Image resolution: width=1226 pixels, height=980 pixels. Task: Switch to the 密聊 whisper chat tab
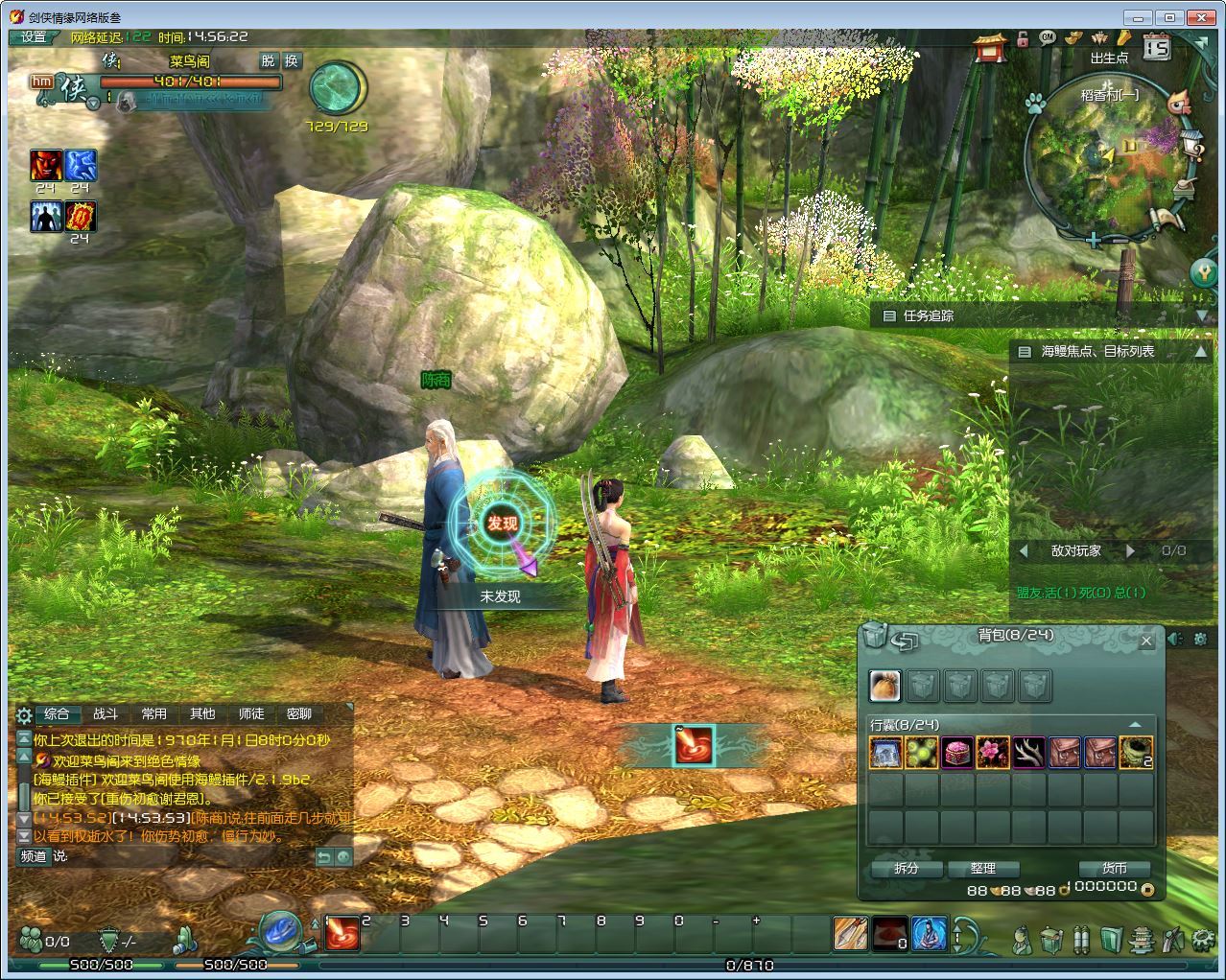point(299,714)
